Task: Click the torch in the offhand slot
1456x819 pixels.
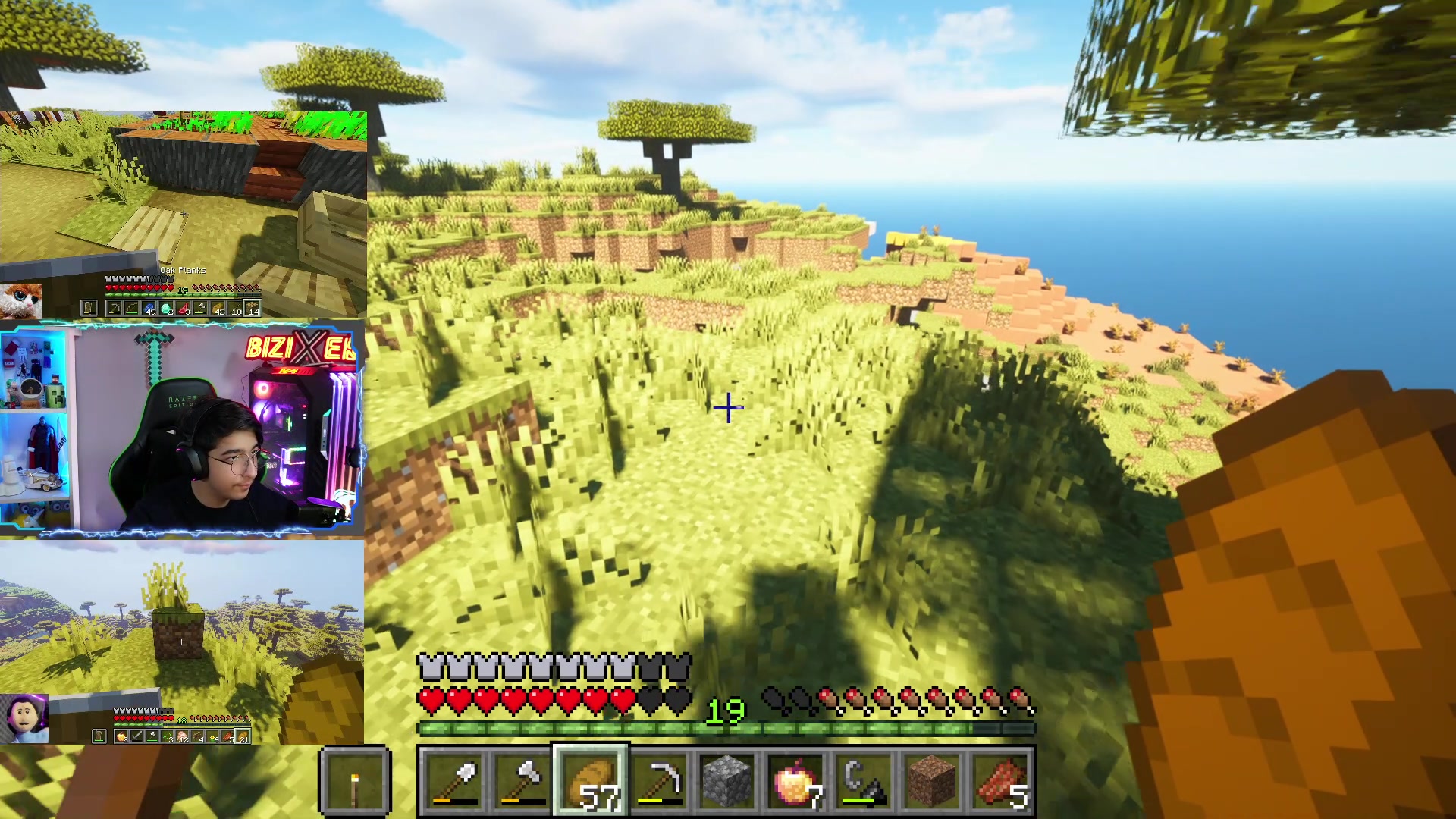Action: point(355,781)
